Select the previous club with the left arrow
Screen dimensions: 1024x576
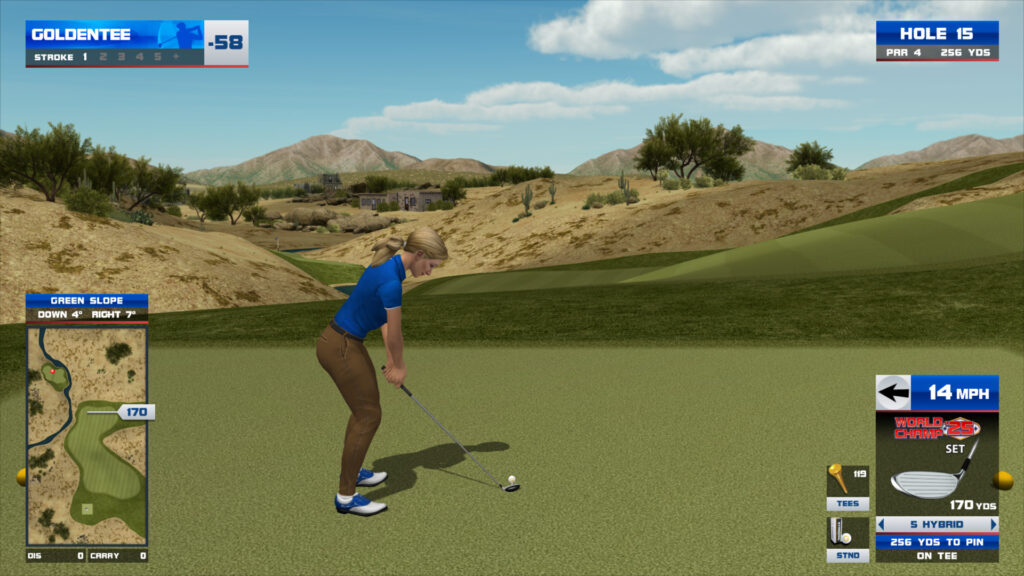[x=882, y=524]
